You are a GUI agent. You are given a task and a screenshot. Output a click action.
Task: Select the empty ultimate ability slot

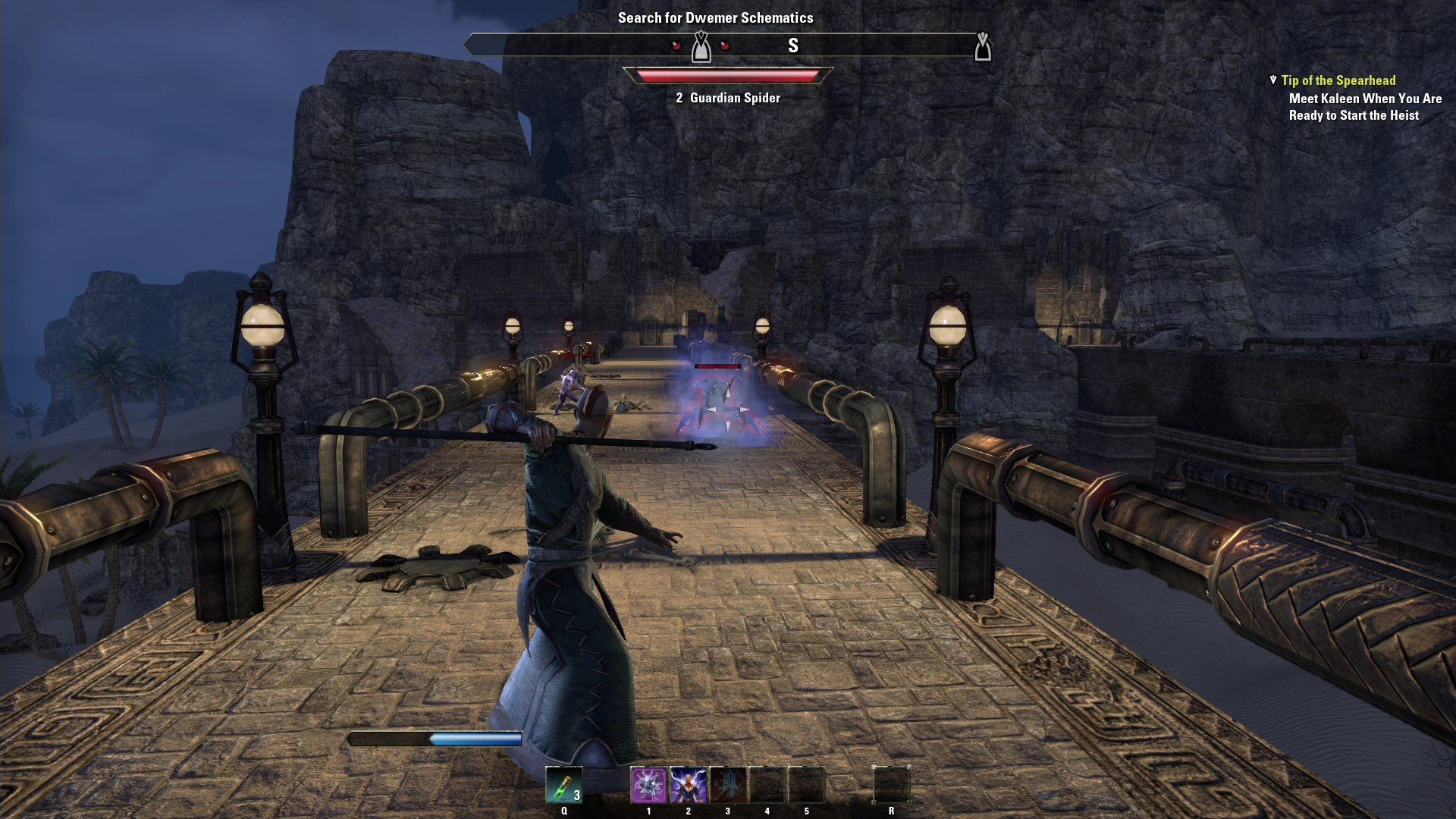click(x=891, y=784)
